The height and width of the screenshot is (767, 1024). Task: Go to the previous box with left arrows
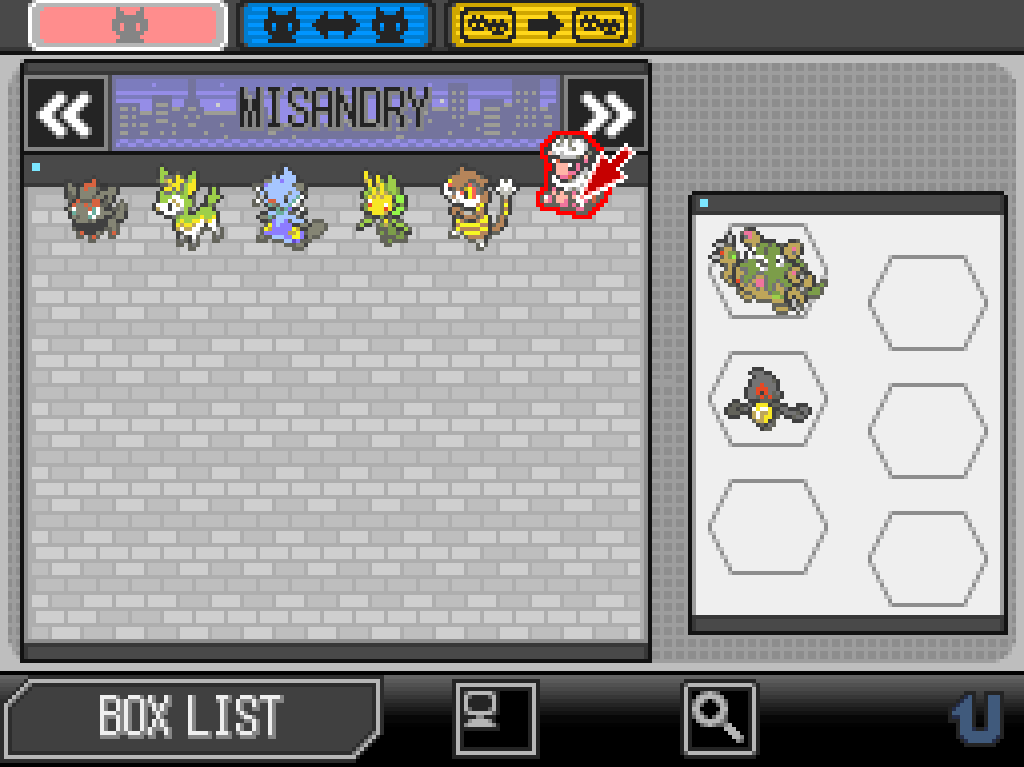(x=66, y=114)
